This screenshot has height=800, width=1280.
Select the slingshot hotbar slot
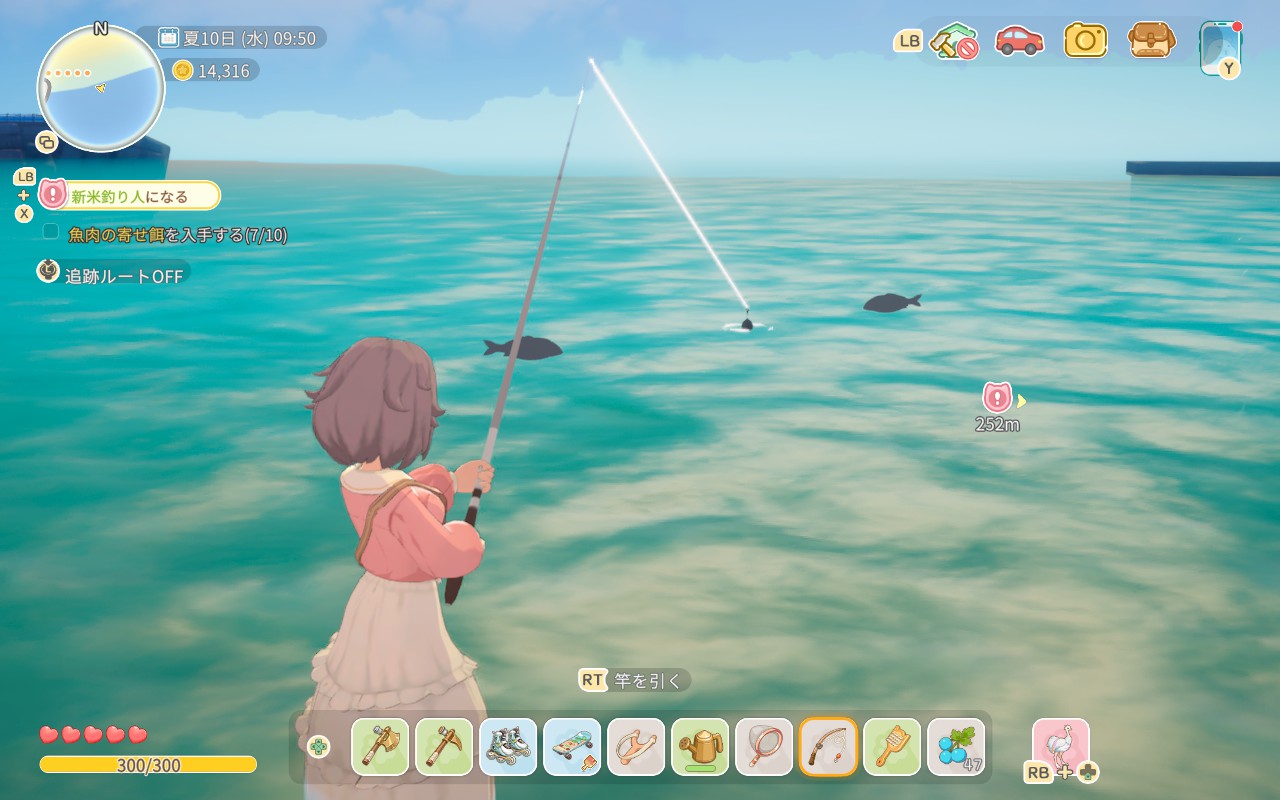(636, 747)
